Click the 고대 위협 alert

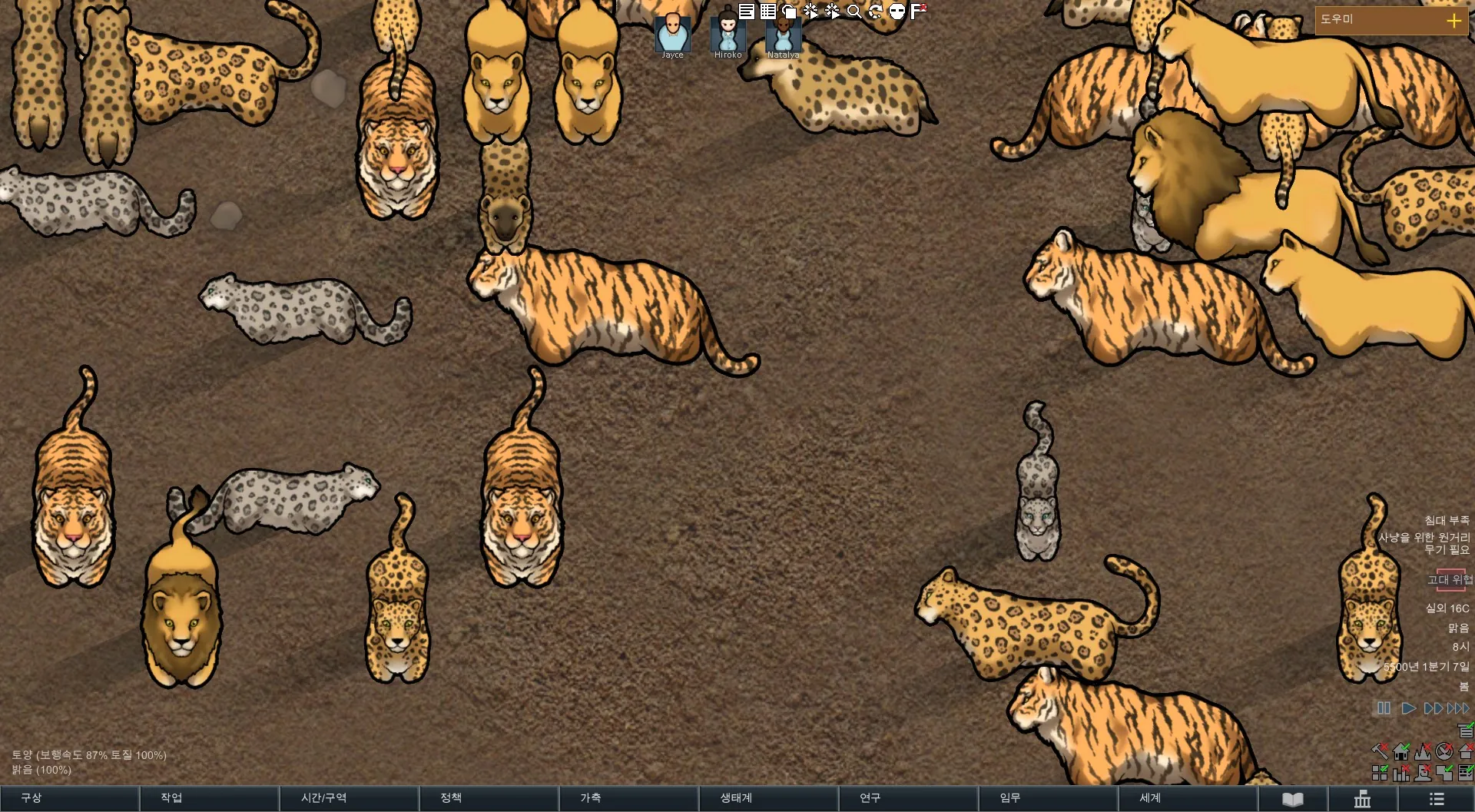[x=1449, y=580]
